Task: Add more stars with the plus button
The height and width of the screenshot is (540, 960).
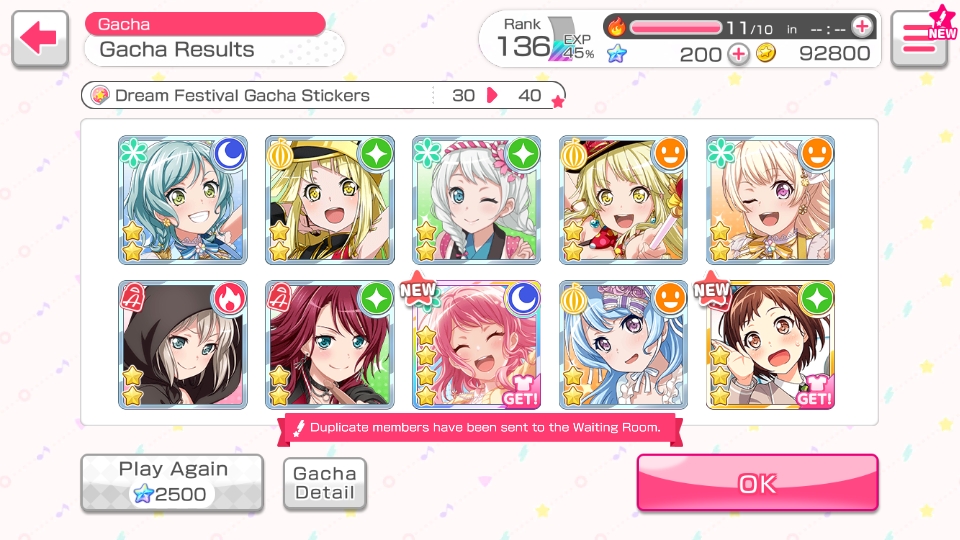Action: coord(738,54)
